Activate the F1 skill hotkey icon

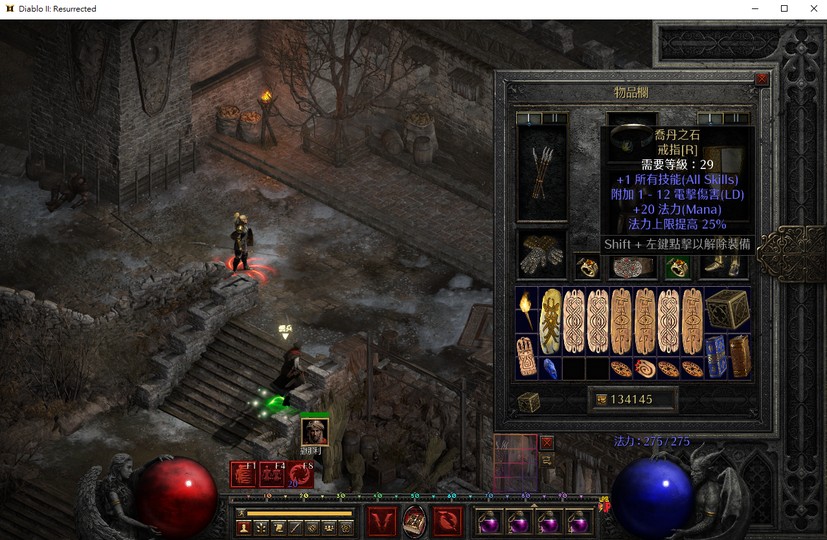tap(243, 475)
